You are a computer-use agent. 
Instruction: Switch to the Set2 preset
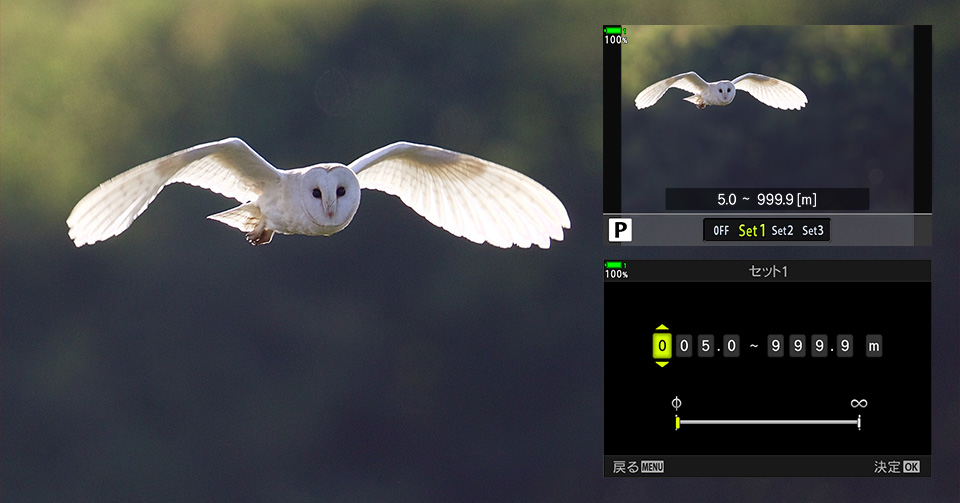(x=782, y=231)
